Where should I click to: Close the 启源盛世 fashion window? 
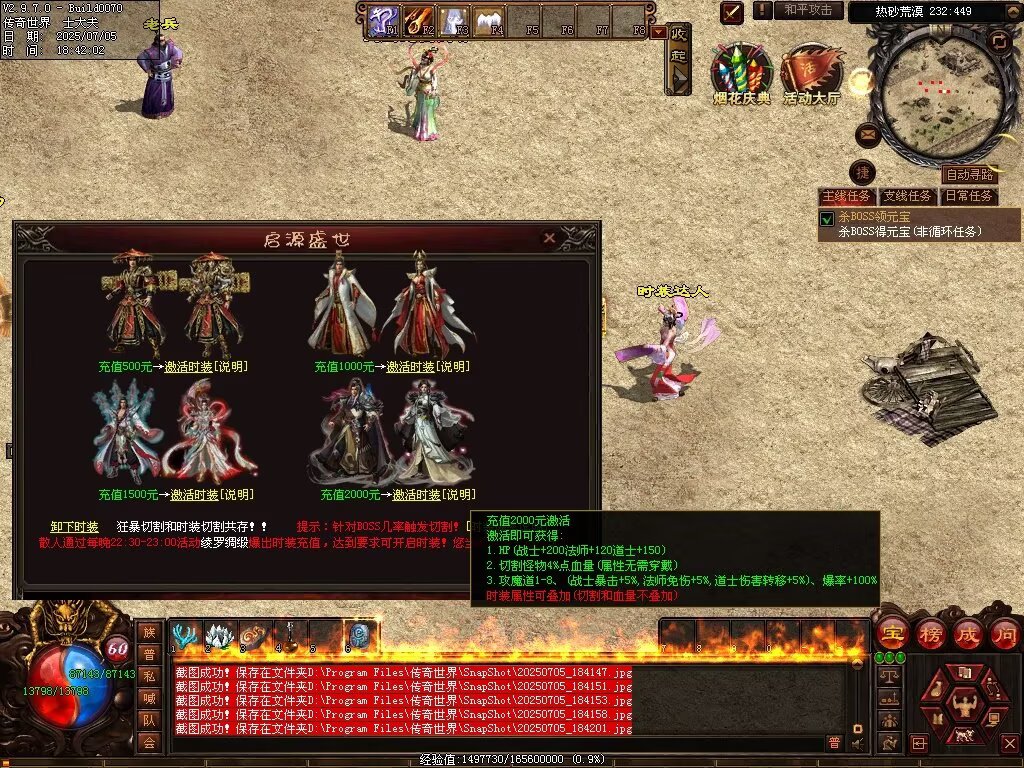548,238
